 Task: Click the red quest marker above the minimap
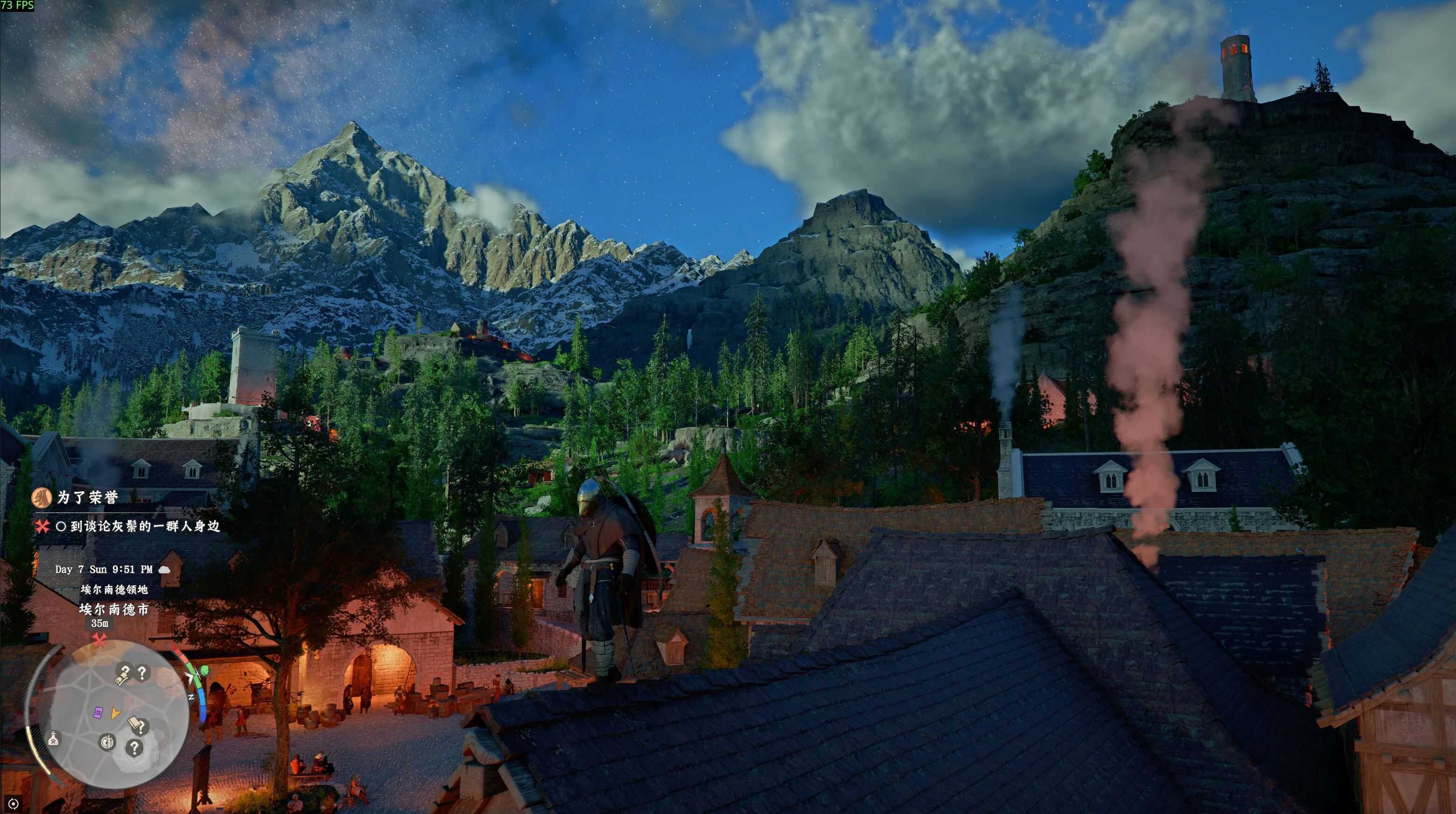click(100, 640)
